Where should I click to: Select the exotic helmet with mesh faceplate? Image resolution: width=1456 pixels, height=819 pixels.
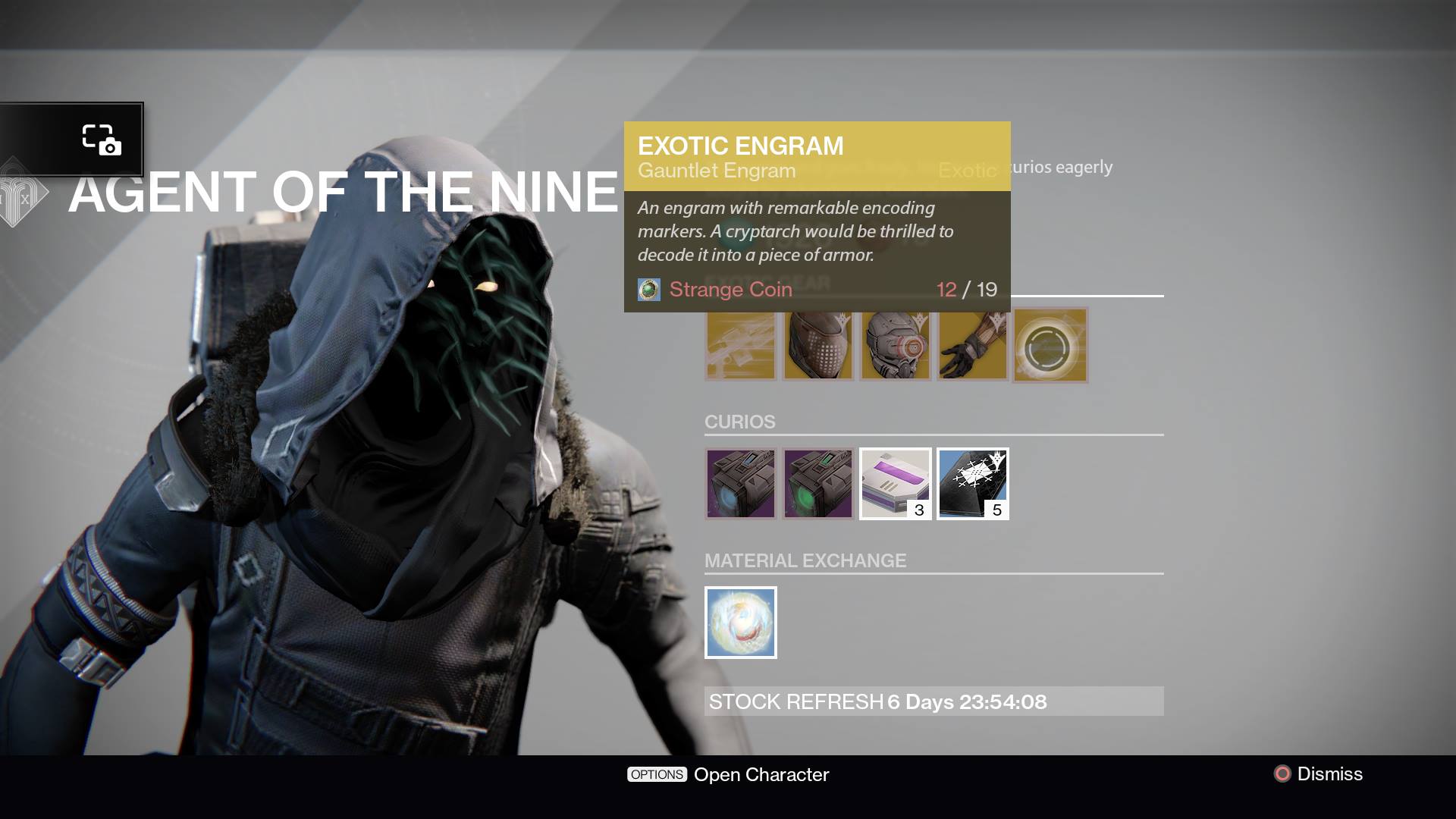[817, 346]
